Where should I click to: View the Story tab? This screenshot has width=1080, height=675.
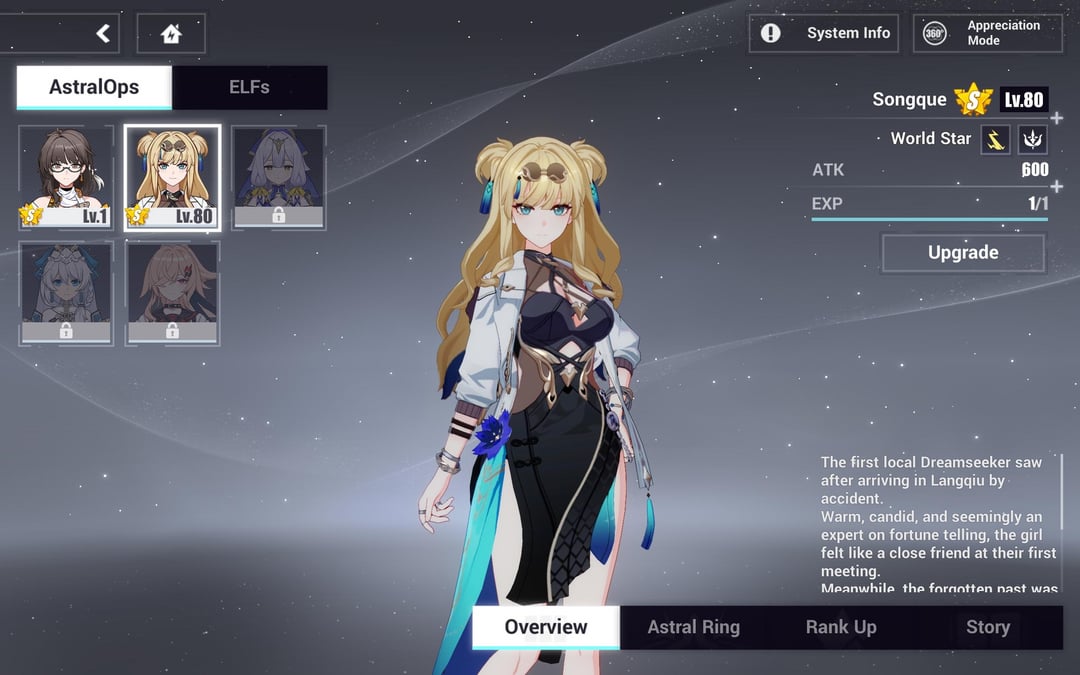[987, 627]
